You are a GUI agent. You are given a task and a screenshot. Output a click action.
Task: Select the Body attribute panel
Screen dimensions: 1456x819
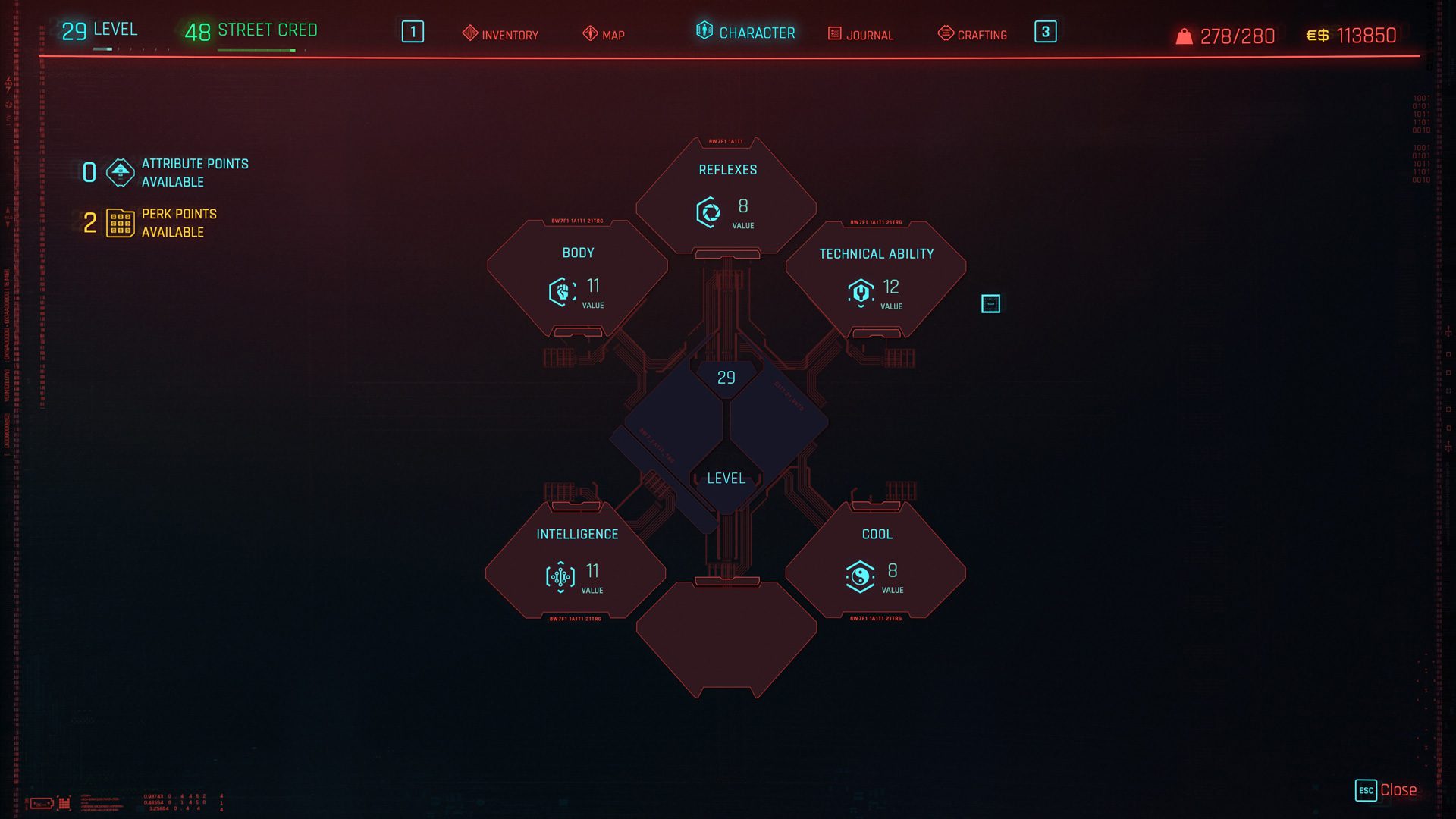[577, 278]
